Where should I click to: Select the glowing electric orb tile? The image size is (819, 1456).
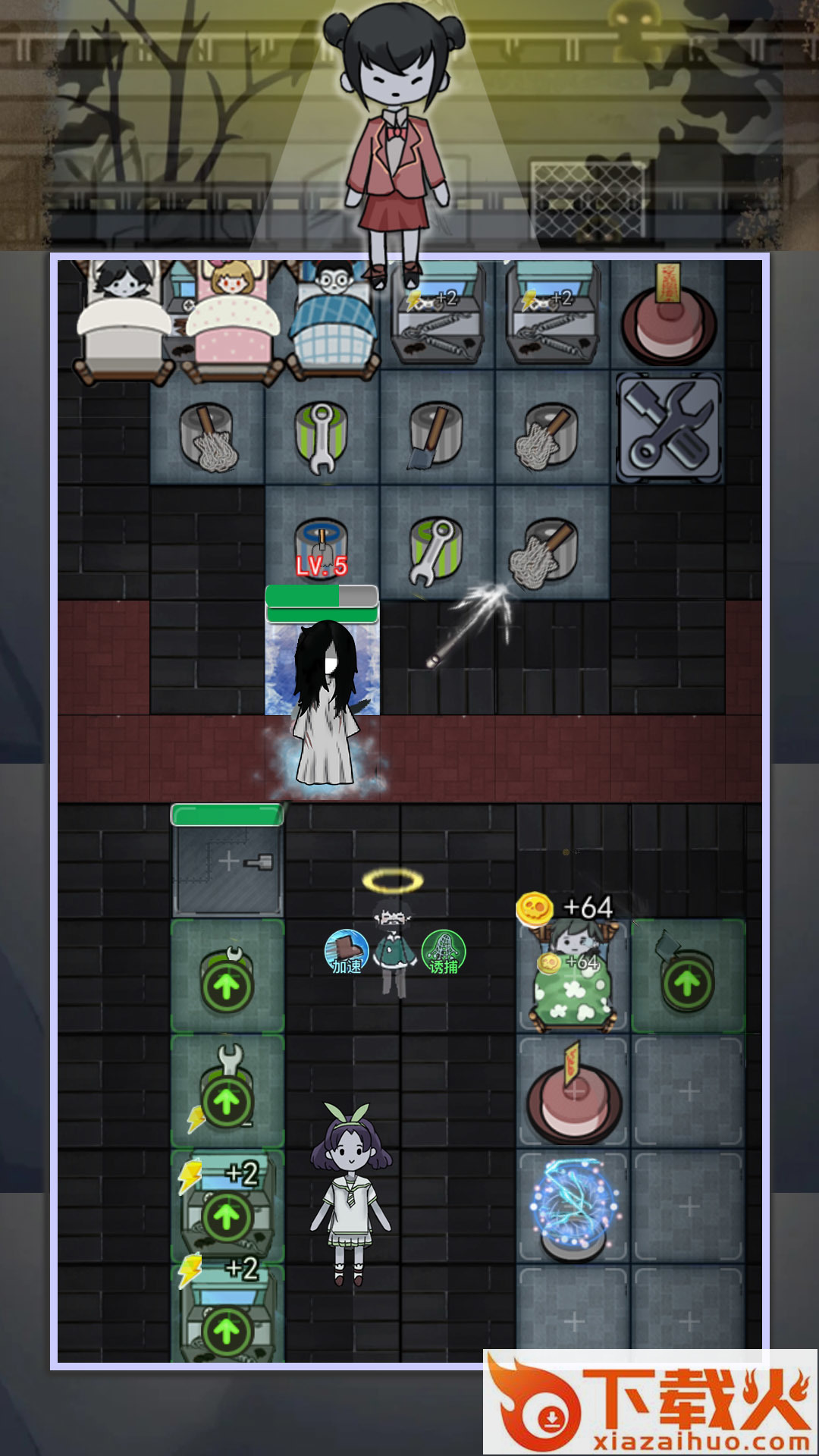(x=573, y=1204)
